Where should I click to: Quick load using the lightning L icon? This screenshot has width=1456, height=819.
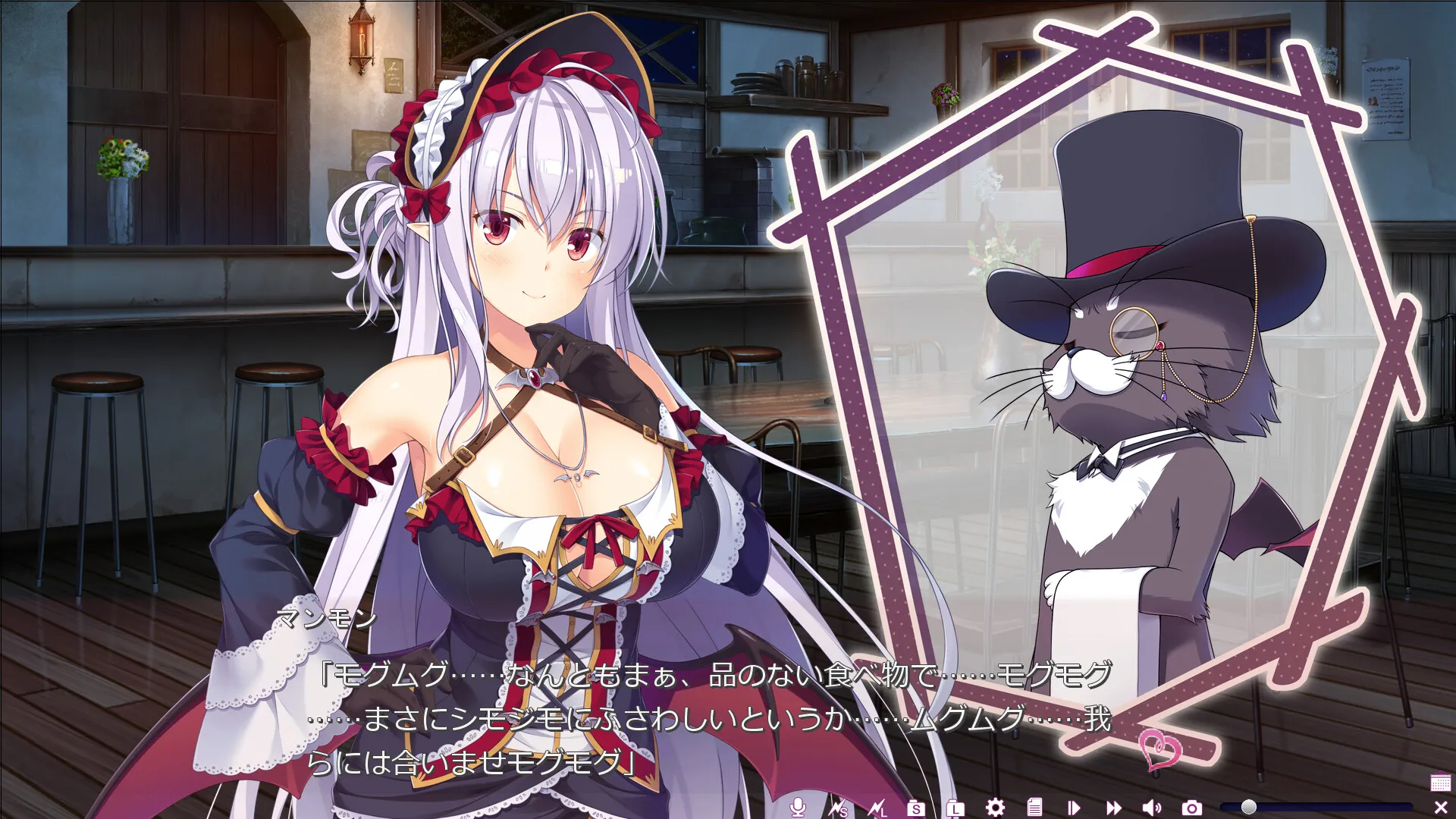coord(877,808)
